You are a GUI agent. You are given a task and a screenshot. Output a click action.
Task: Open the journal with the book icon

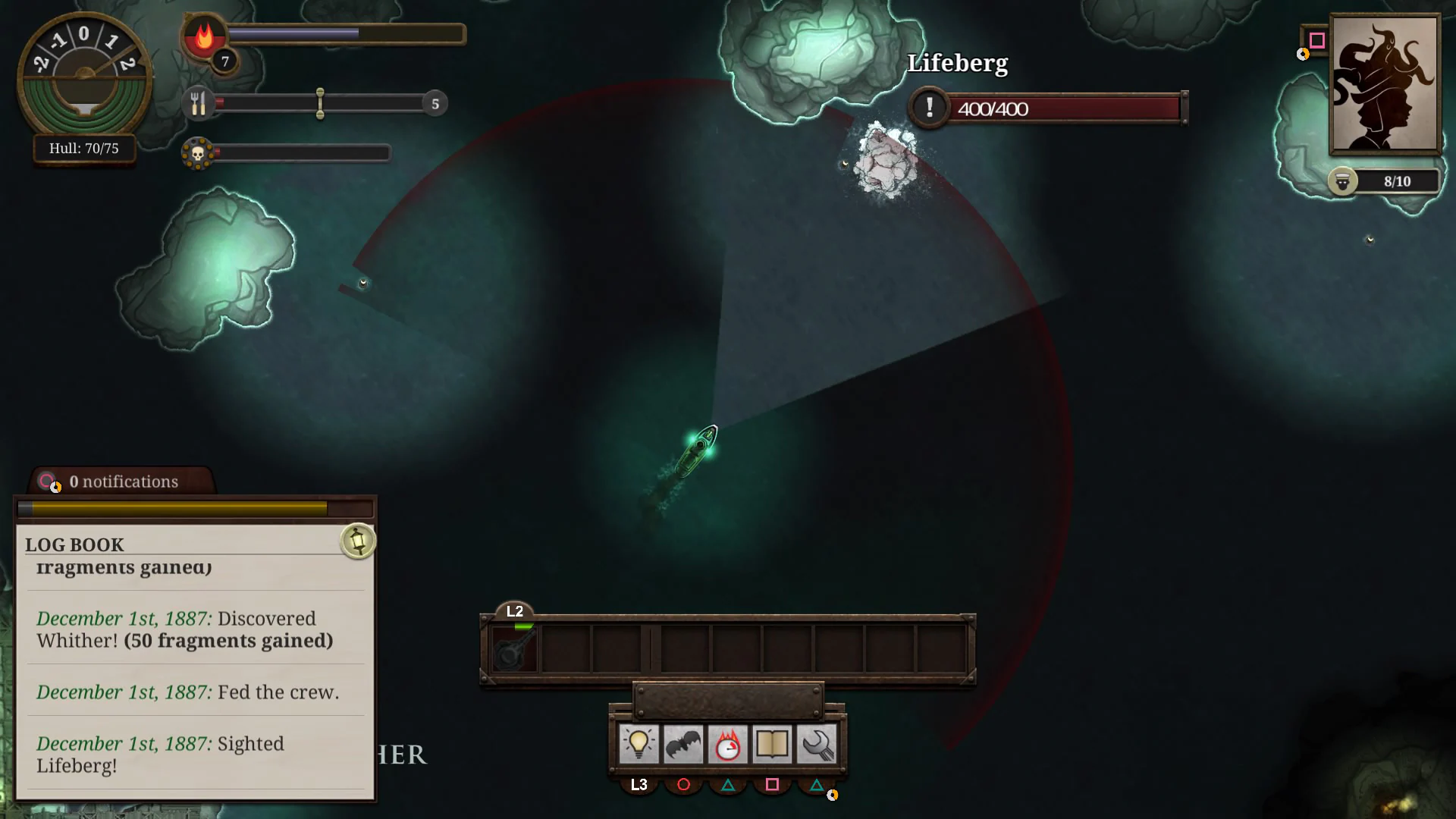click(x=771, y=744)
